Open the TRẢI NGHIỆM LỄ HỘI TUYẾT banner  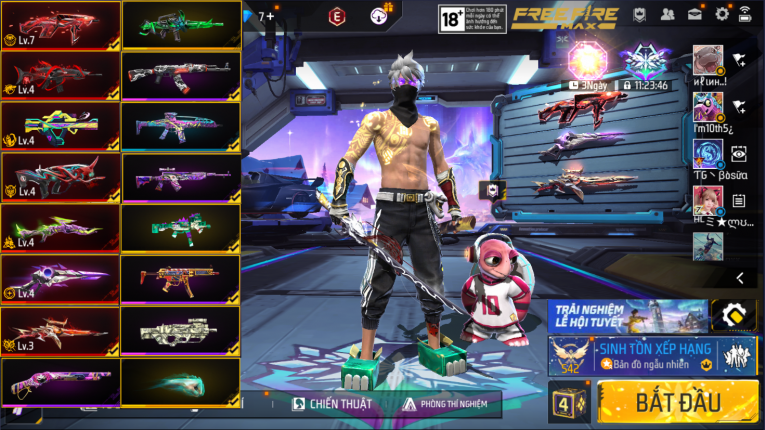point(627,315)
